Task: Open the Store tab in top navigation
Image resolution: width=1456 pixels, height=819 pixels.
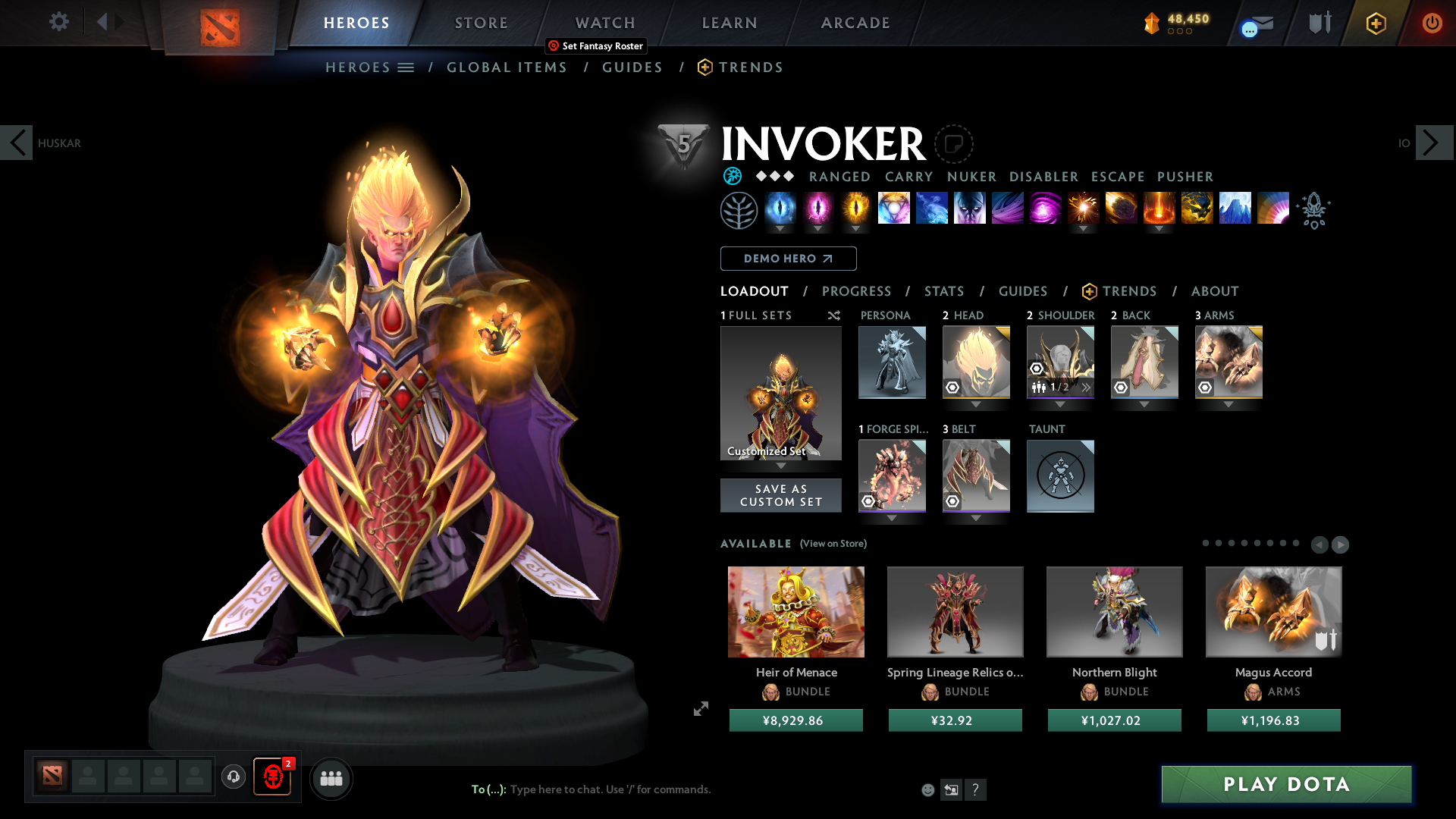Action: 482,23
